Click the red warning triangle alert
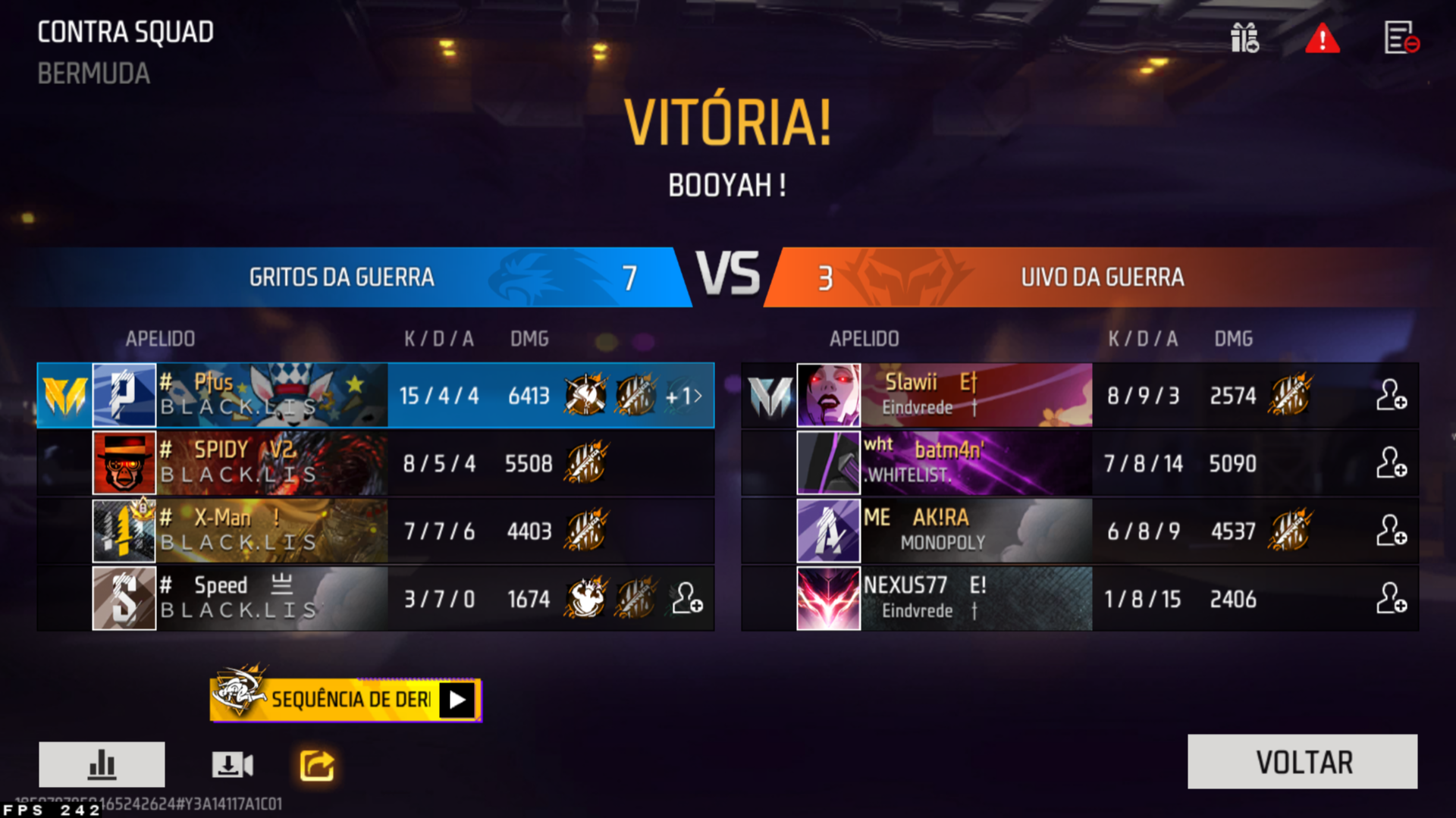The height and width of the screenshot is (818, 1456). [1323, 39]
